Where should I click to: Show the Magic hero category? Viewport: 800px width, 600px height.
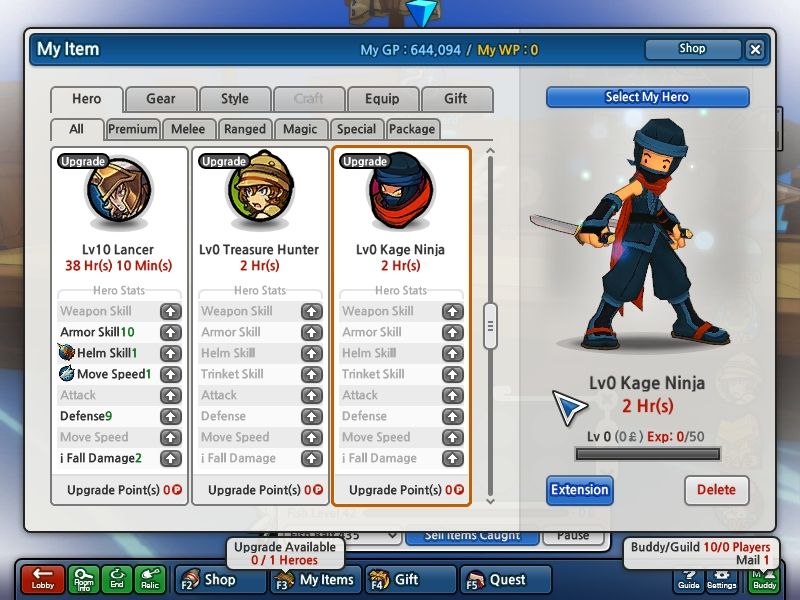click(300, 129)
